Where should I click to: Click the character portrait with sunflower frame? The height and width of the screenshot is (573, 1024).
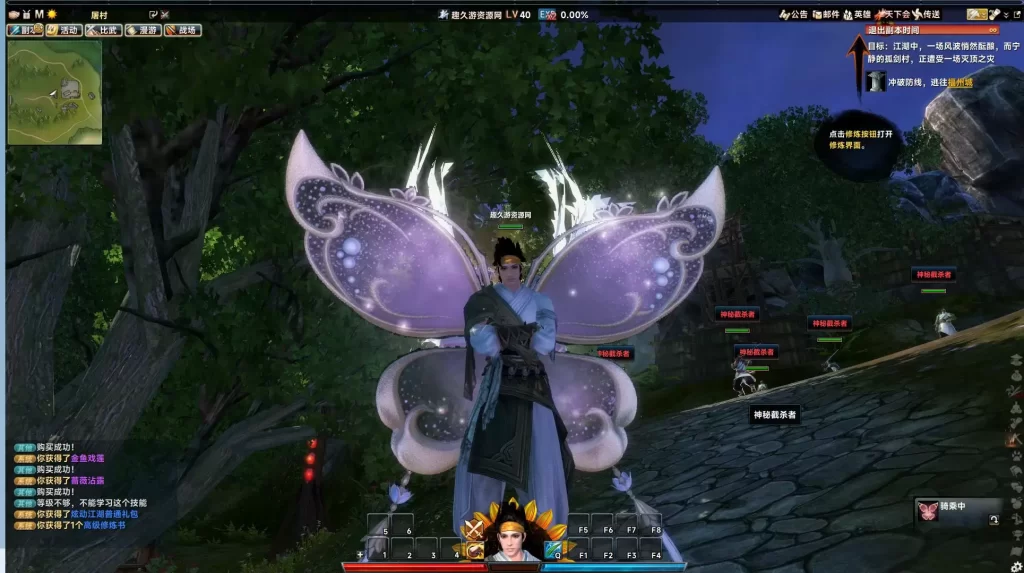coord(514,537)
